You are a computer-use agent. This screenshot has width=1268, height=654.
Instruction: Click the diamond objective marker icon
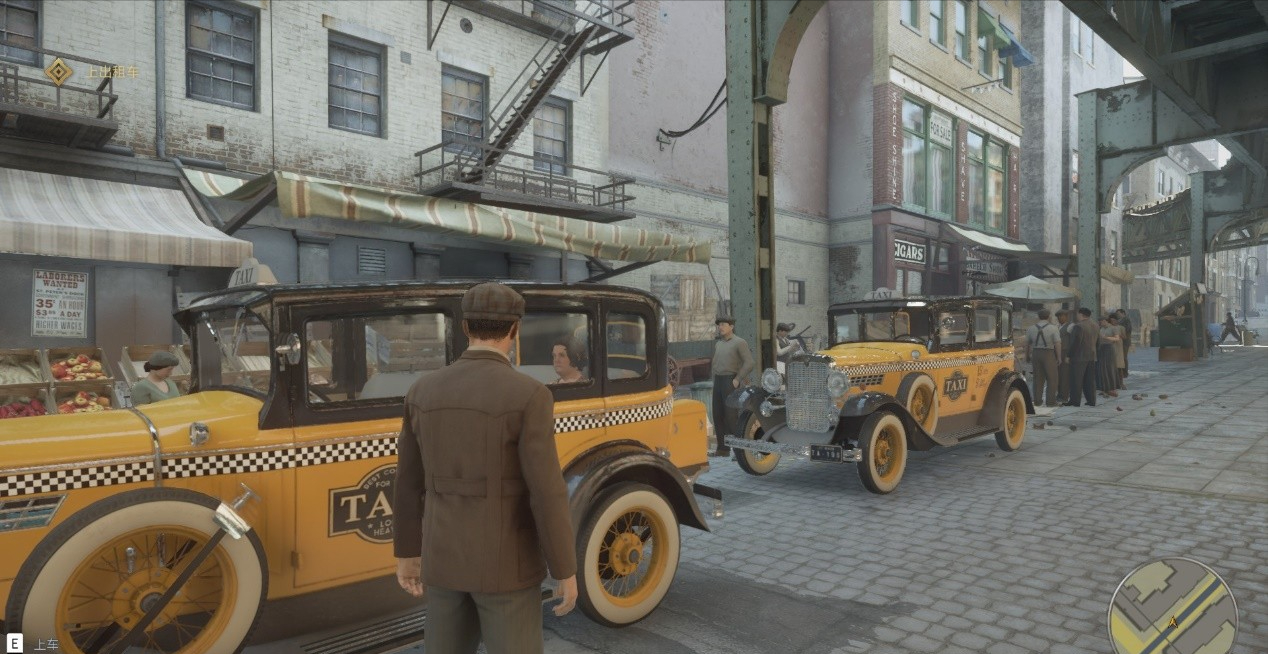click(59, 71)
